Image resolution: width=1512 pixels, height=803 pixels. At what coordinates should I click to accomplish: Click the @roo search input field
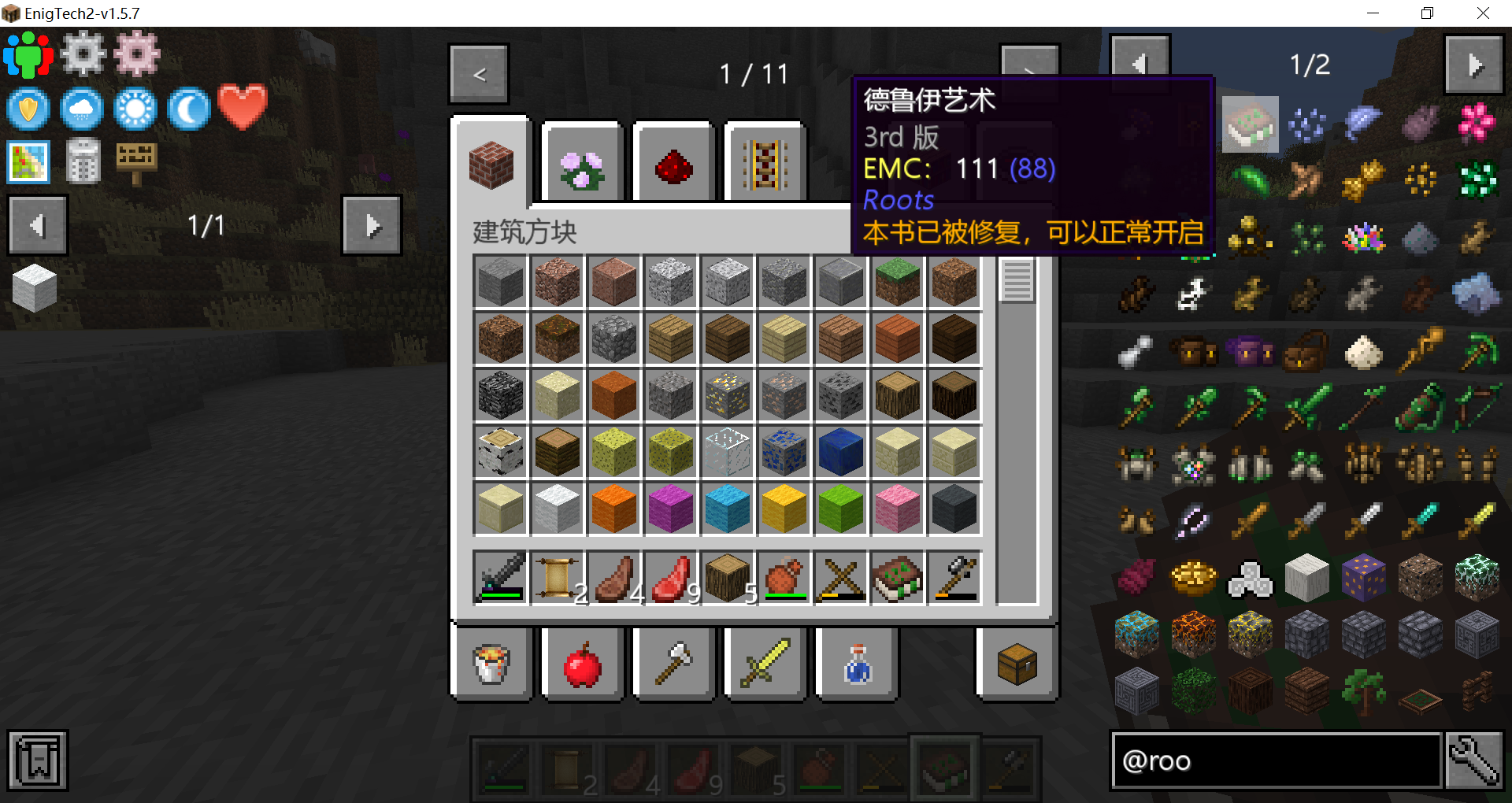(1276, 760)
